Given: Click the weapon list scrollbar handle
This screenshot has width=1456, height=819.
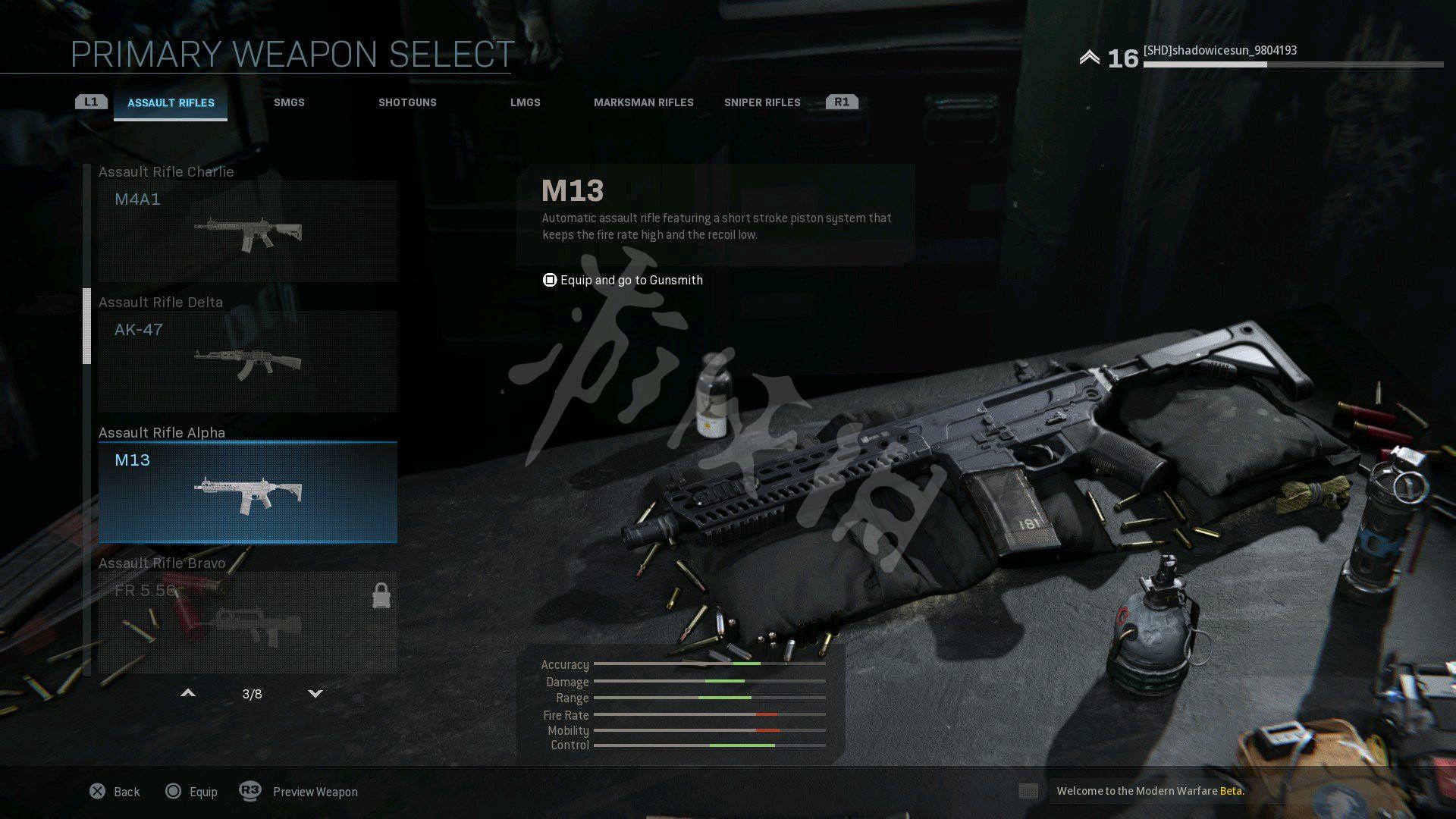Looking at the screenshot, I should [x=86, y=326].
